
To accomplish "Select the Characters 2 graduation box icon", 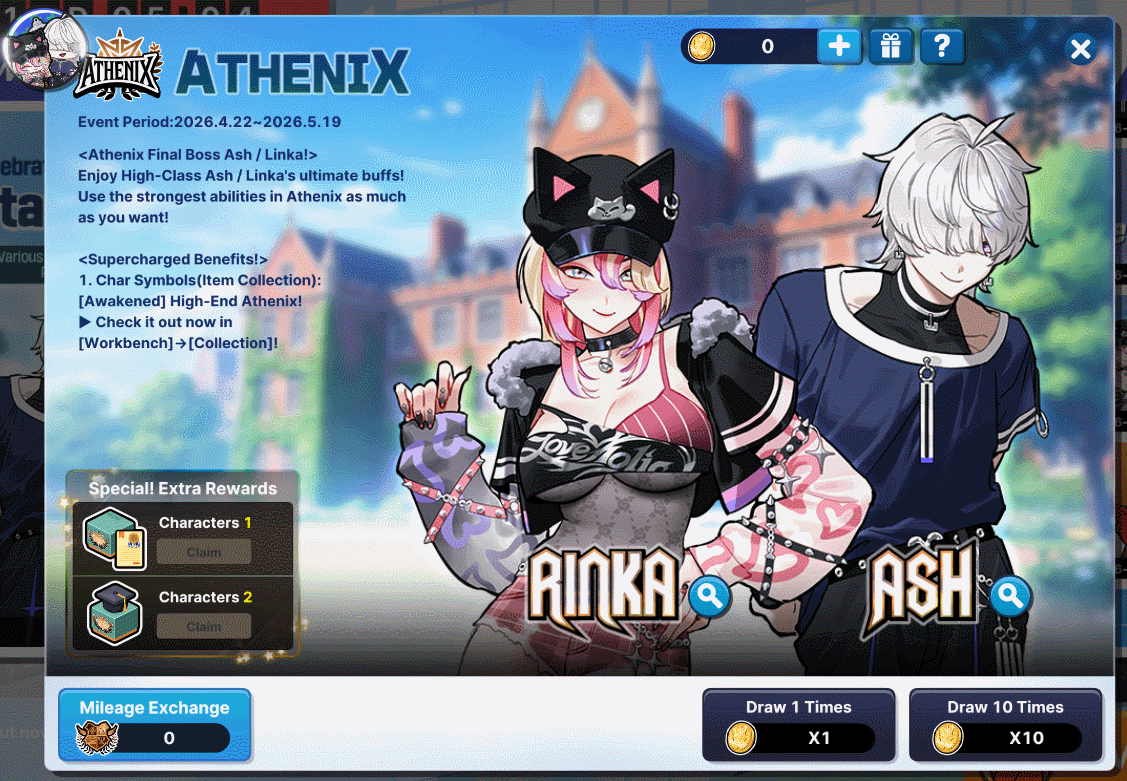I will (113, 611).
